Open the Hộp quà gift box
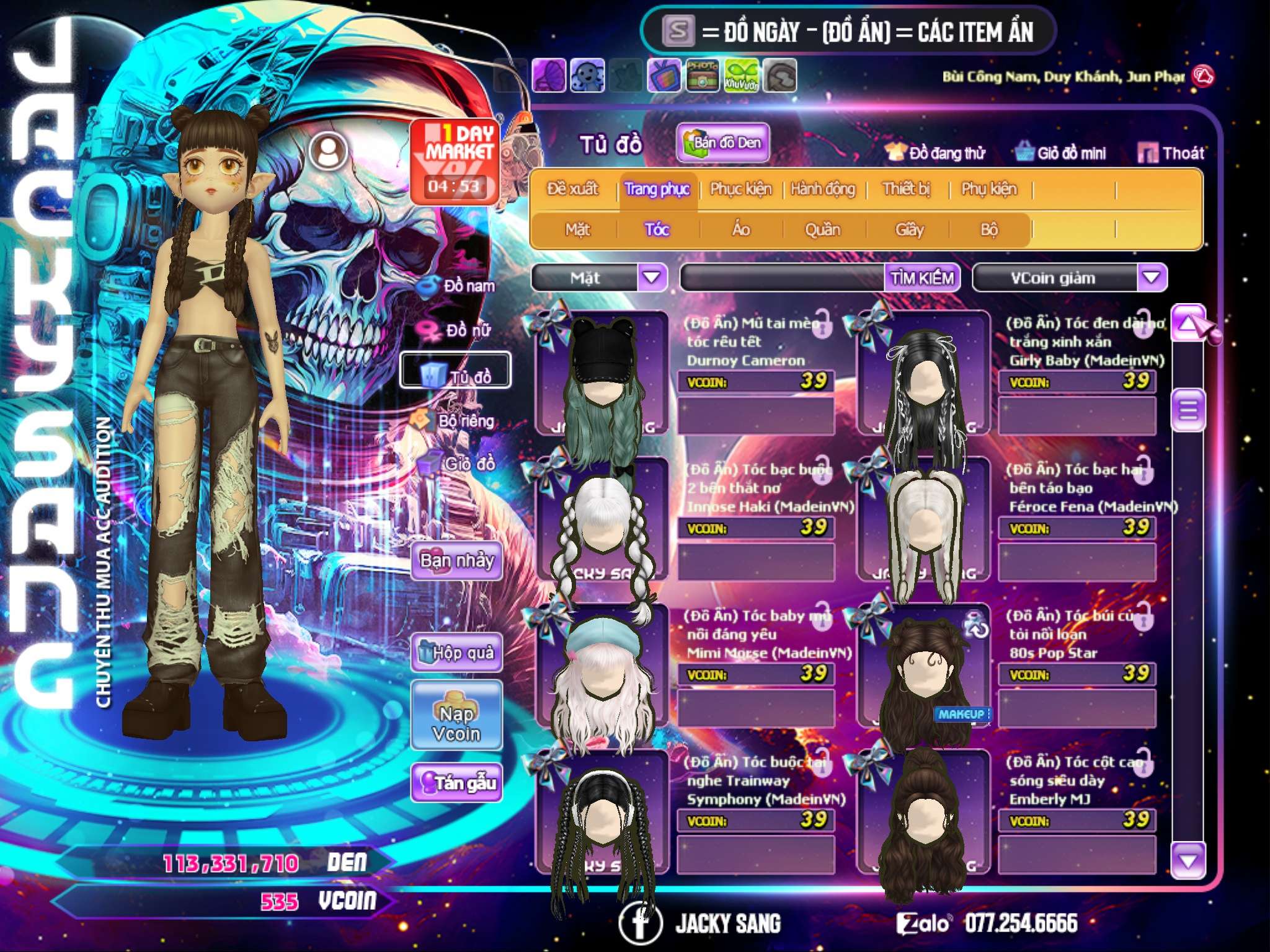 [457, 653]
